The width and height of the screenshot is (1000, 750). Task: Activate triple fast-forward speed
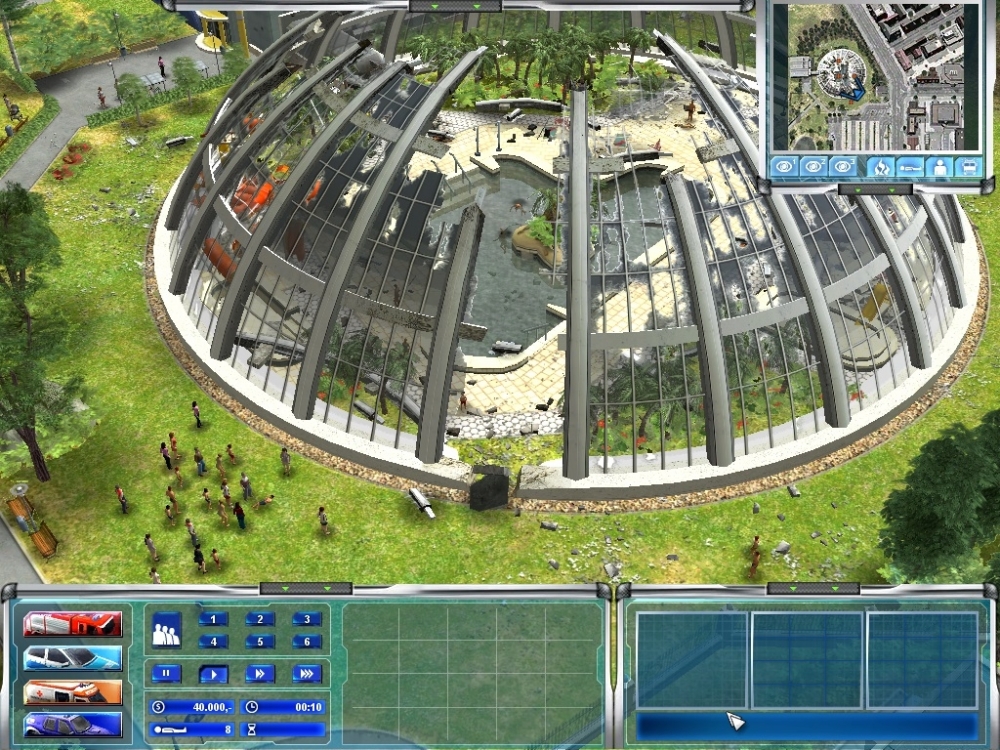tap(306, 674)
